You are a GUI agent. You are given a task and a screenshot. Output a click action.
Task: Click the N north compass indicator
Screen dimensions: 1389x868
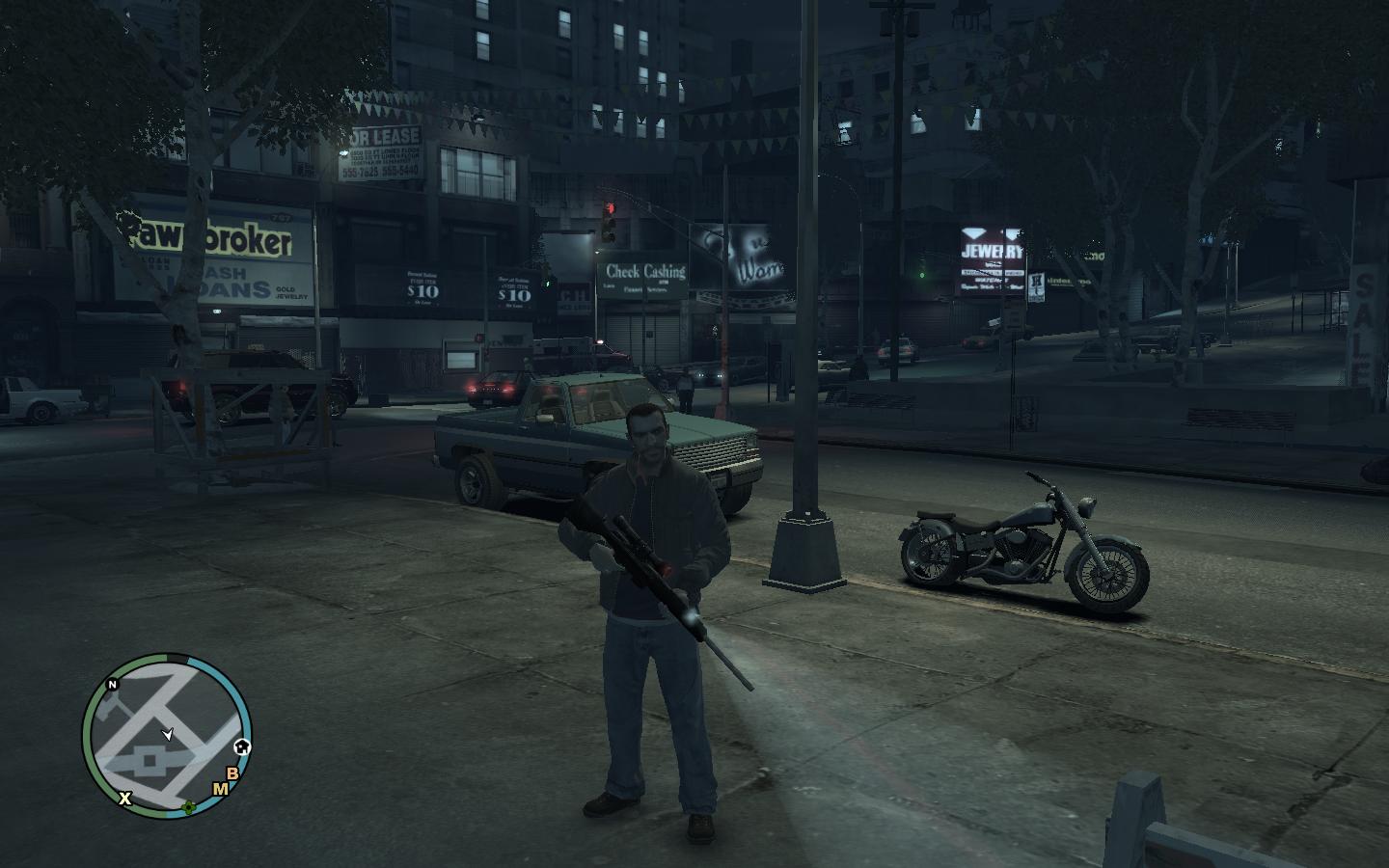coord(112,685)
